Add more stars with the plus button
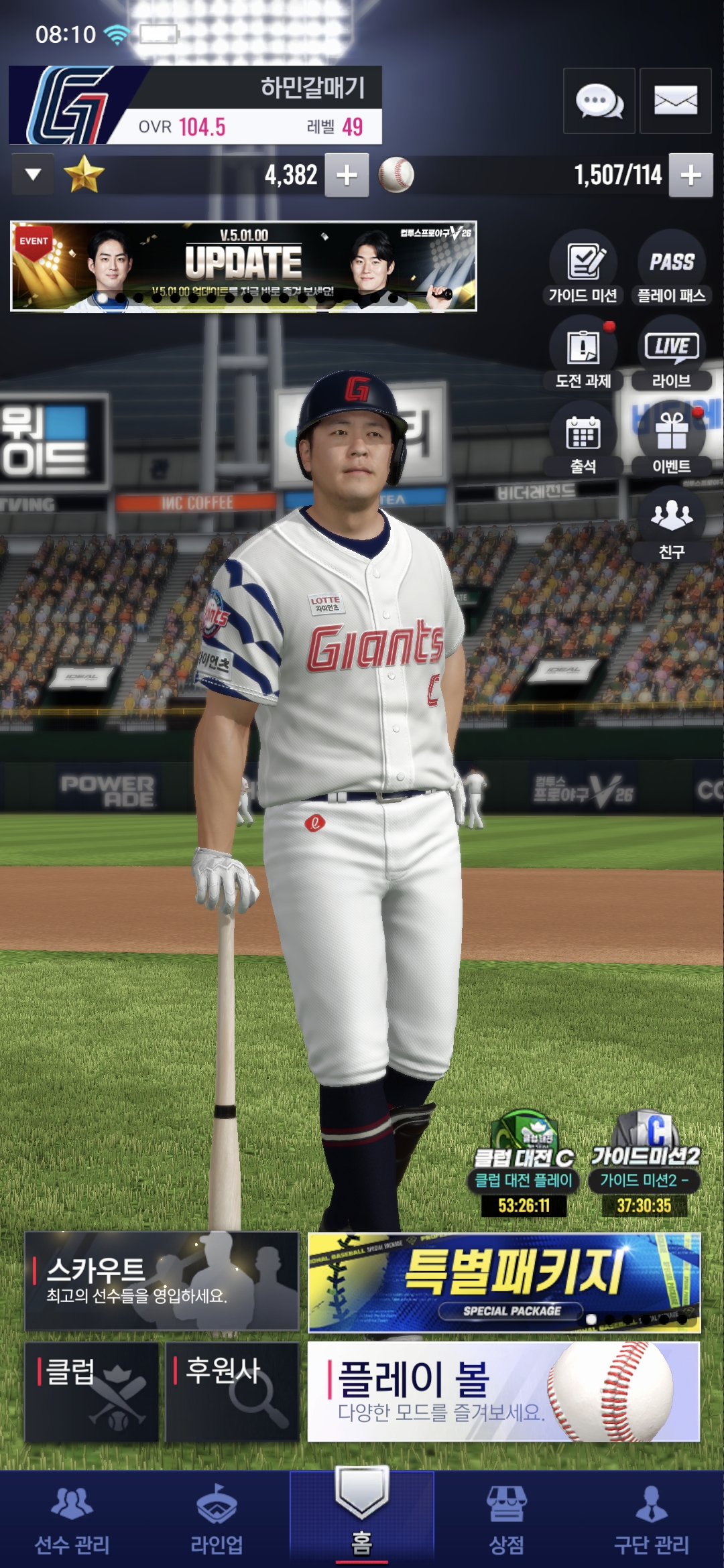The width and height of the screenshot is (724, 1568). (x=347, y=176)
